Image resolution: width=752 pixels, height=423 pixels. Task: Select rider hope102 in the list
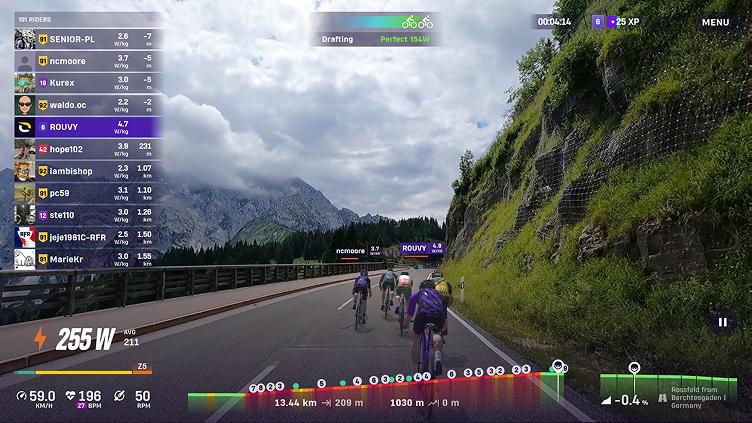[x=87, y=149]
